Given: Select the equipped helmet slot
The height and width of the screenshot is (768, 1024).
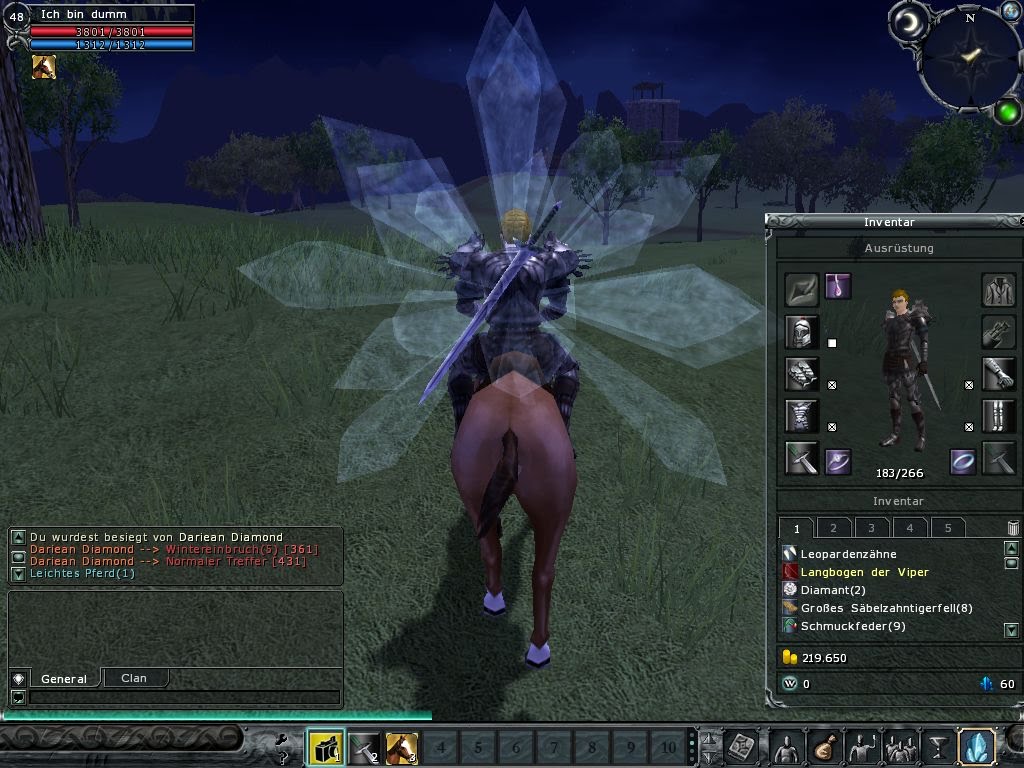Looking at the screenshot, I should pyautogui.click(x=802, y=331).
